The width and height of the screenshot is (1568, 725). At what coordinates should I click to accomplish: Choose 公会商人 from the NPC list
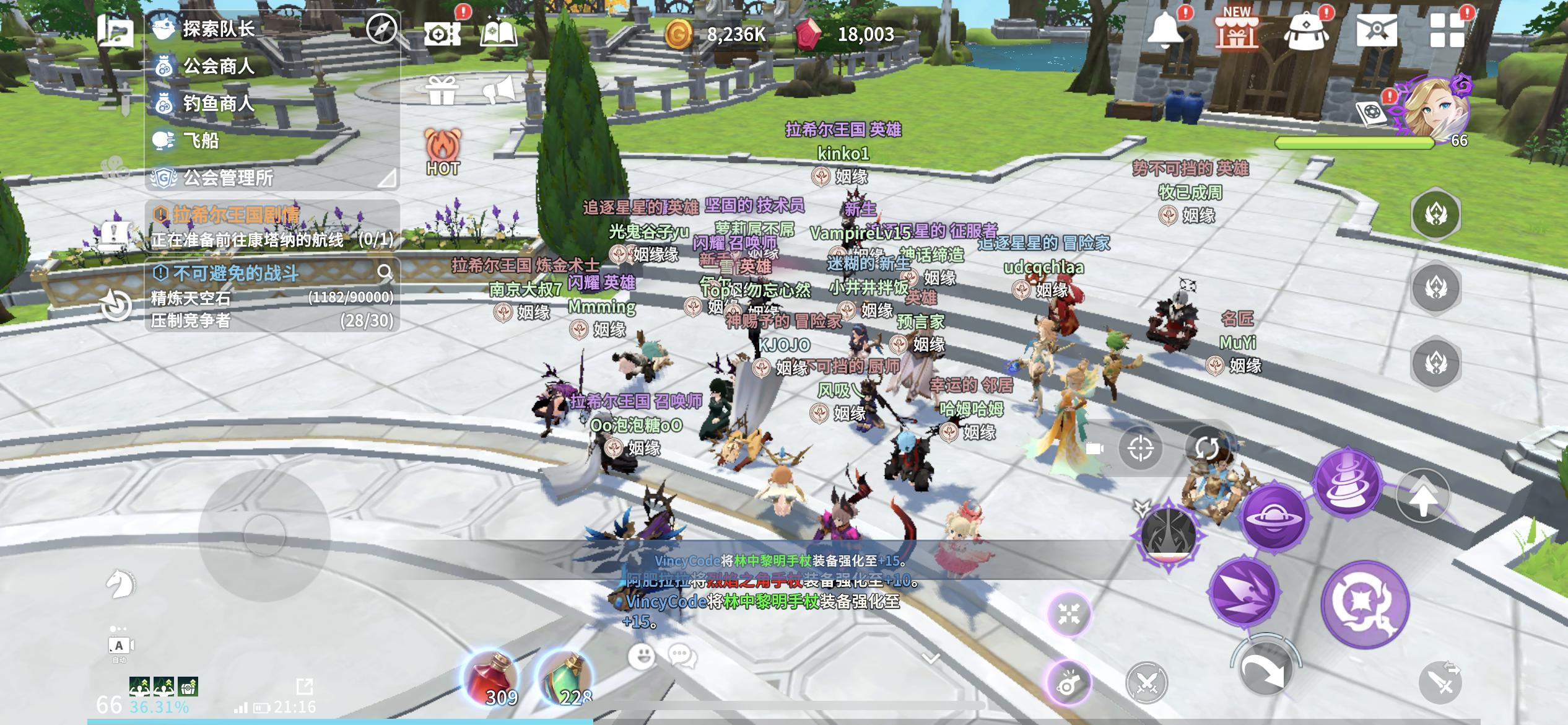tap(218, 66)
